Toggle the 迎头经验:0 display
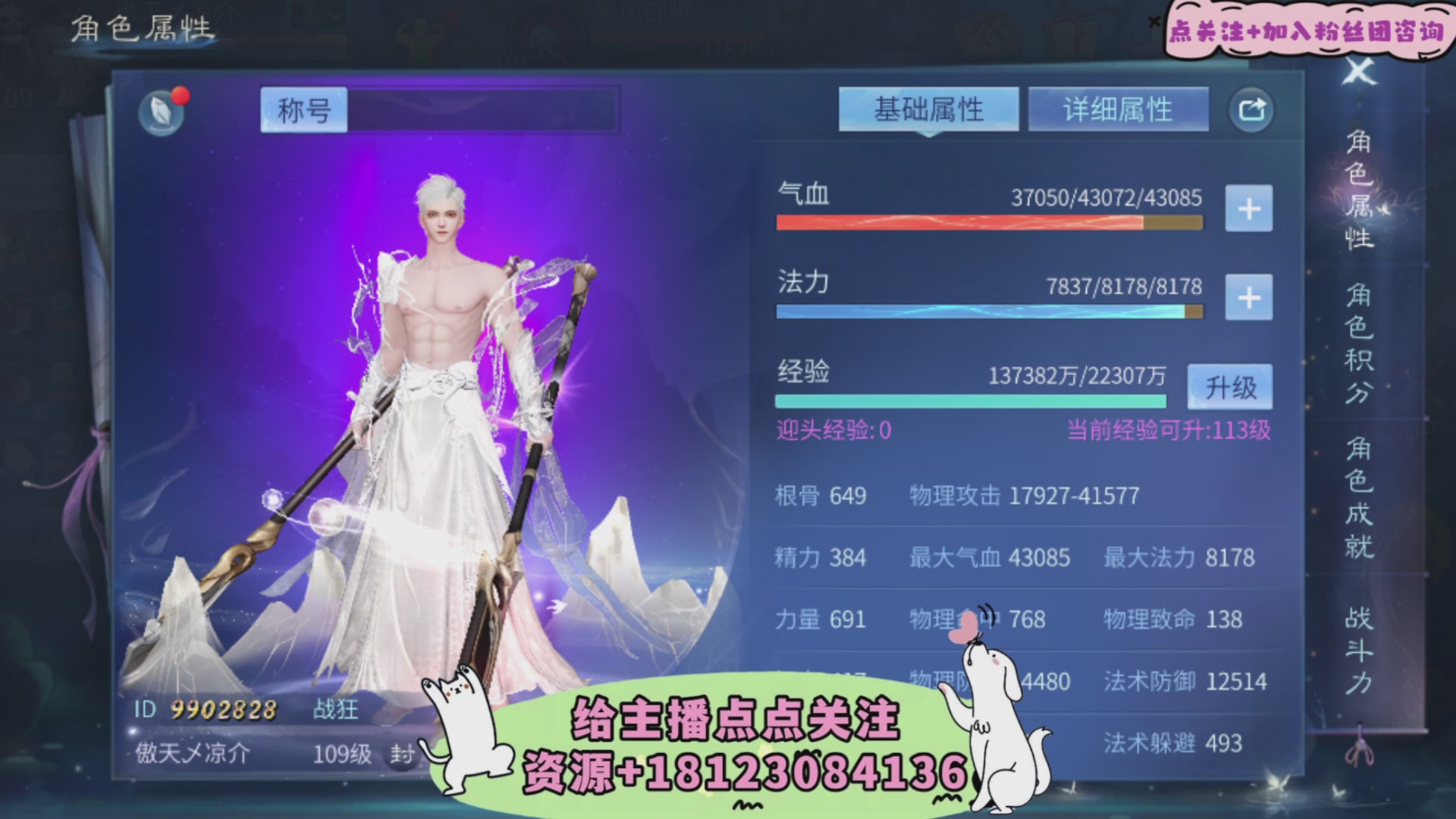1456x819 pixels. point(834,430)
